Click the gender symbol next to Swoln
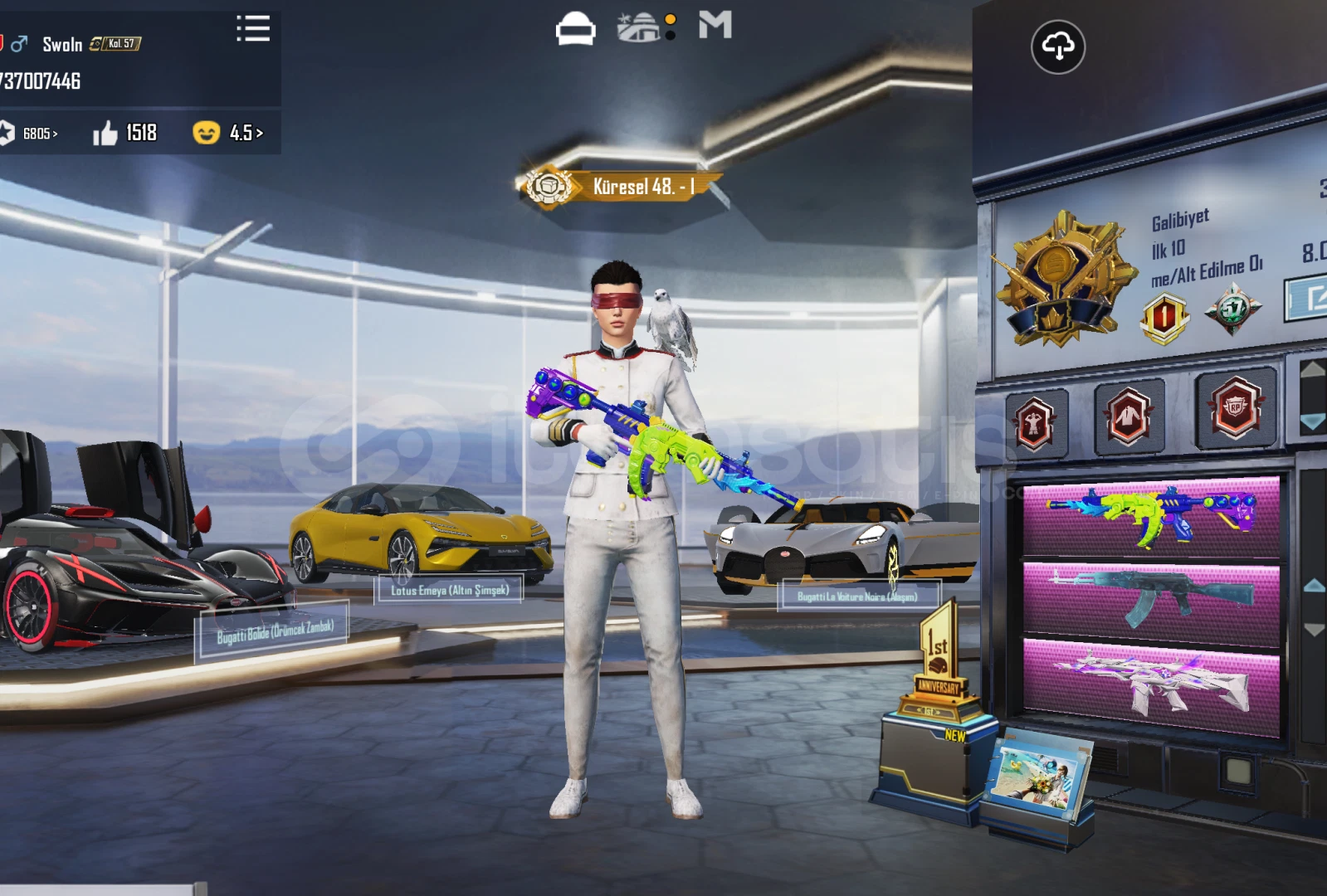This screenshot has width=1327, height=896. click(21, 43)
